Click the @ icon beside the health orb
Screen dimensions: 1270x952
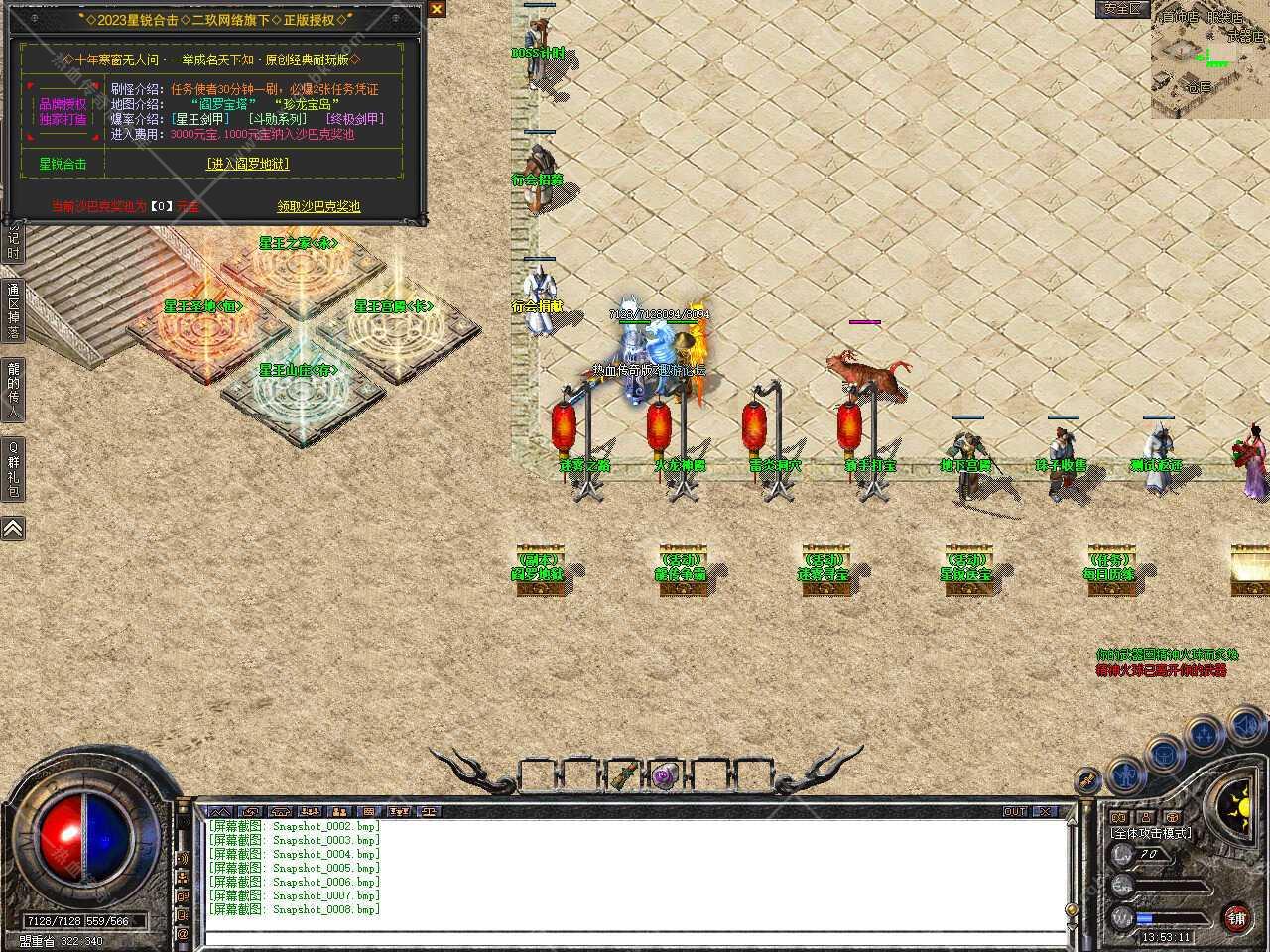pyautogui.click(x=182, y=932)
